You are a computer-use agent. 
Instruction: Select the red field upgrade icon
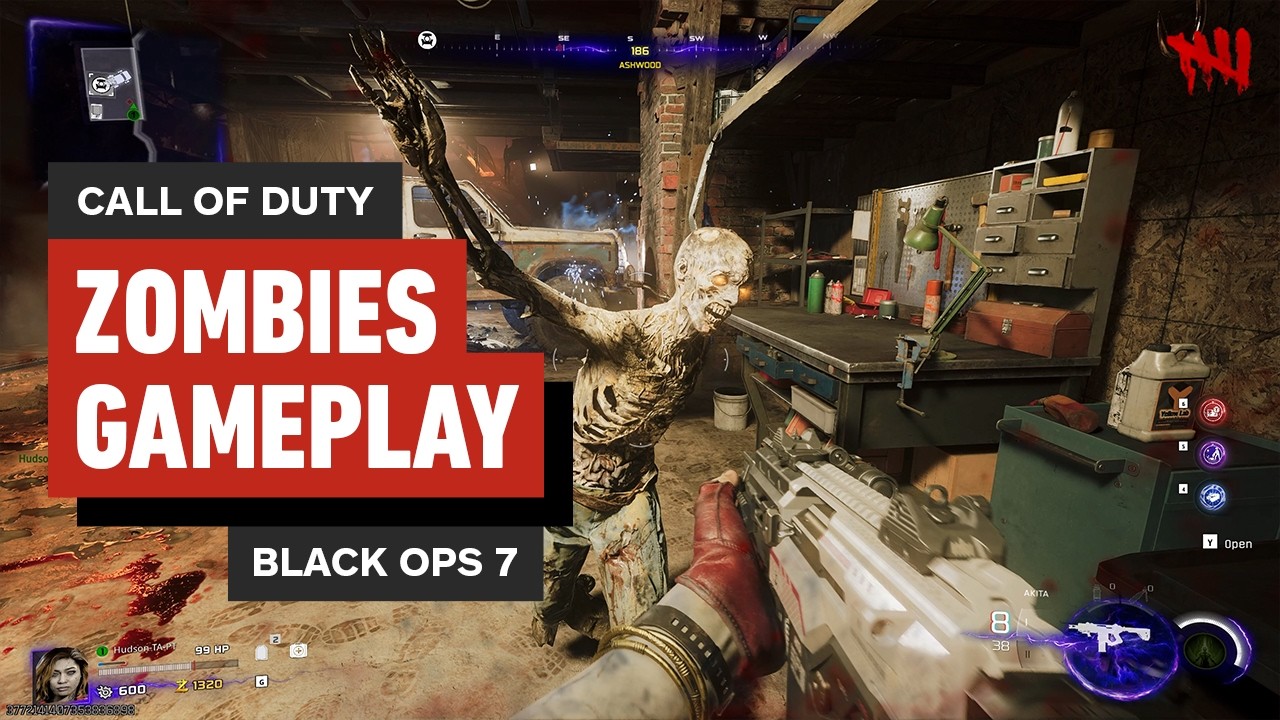[x=1211, y=410]
